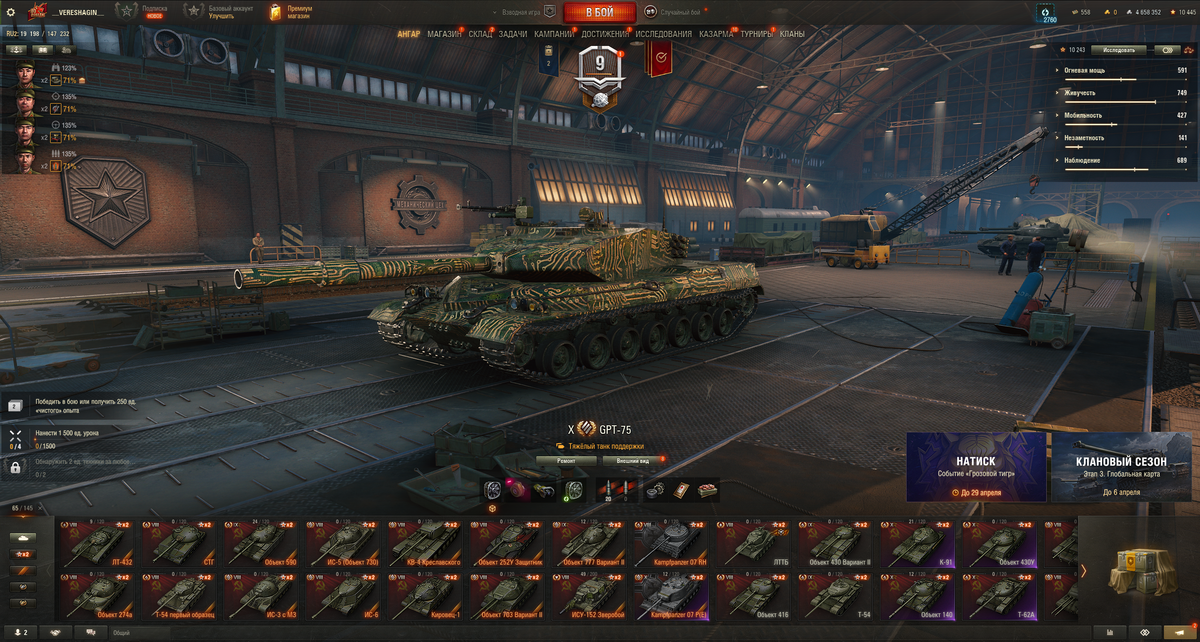
Task: Start battle with the red «В бой» button
Action: tap(600, 12)
